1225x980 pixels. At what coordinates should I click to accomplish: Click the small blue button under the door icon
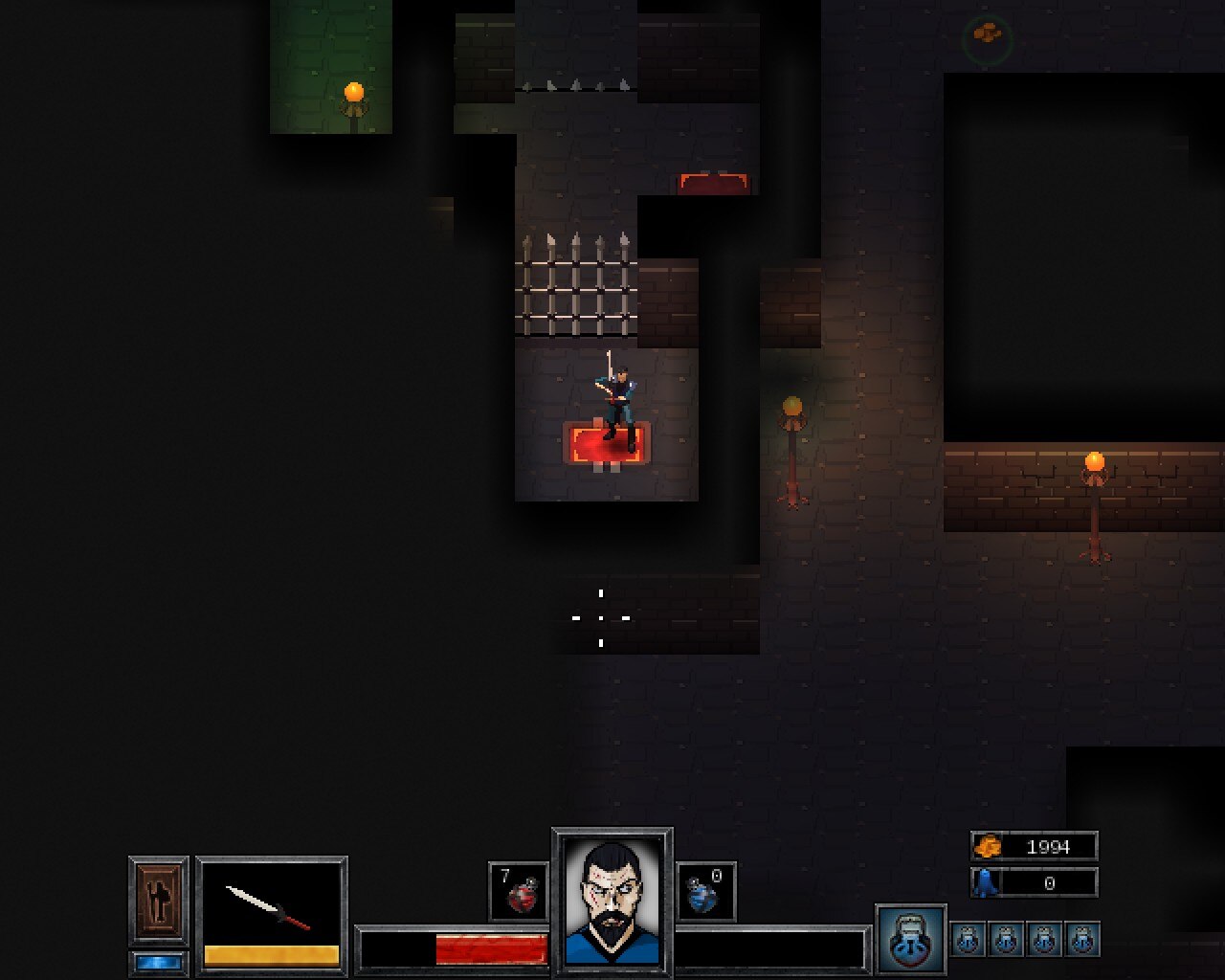point(159,963)
